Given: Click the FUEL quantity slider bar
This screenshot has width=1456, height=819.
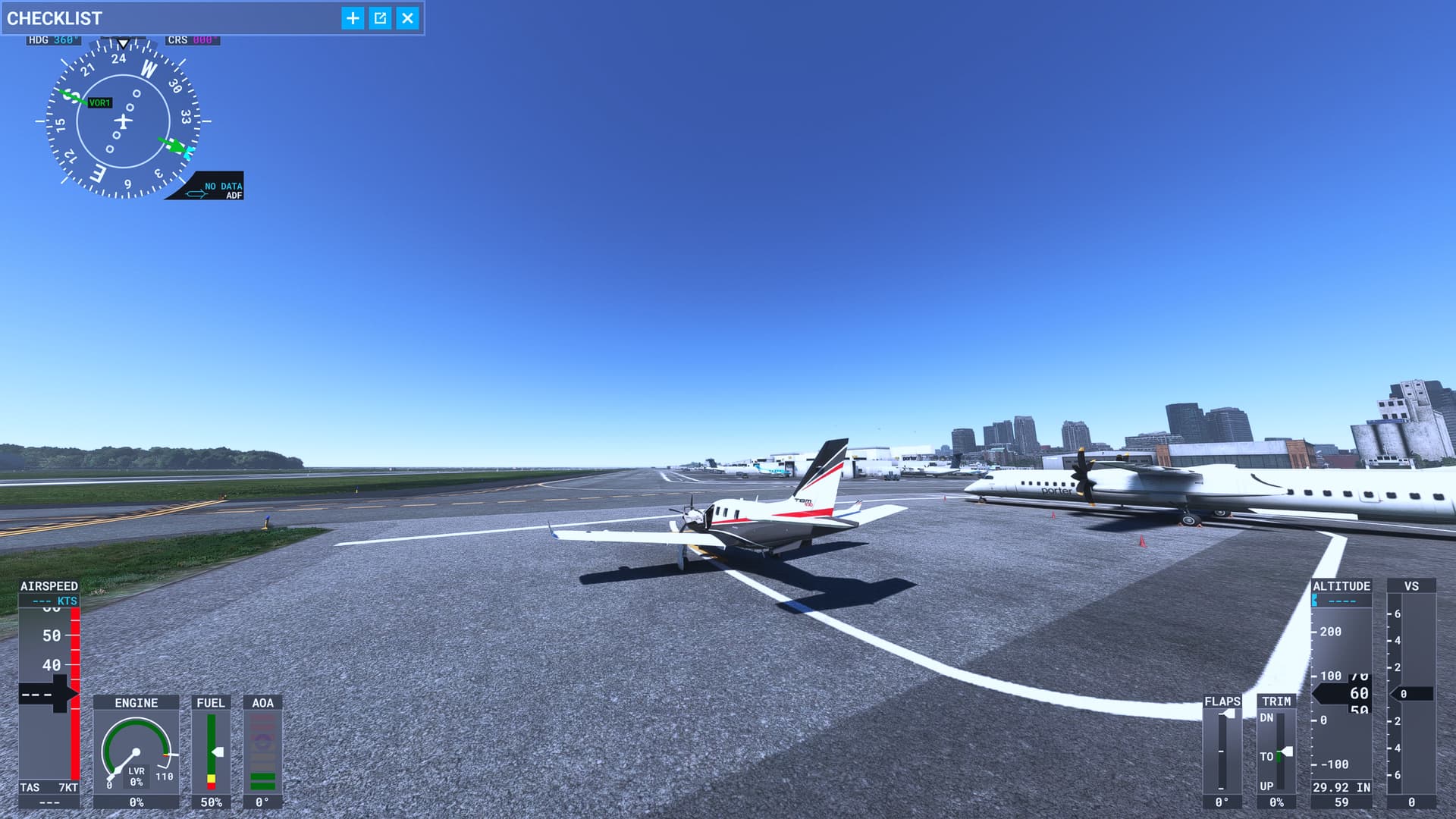Looking at the screenshot, I should pos(212,751).
